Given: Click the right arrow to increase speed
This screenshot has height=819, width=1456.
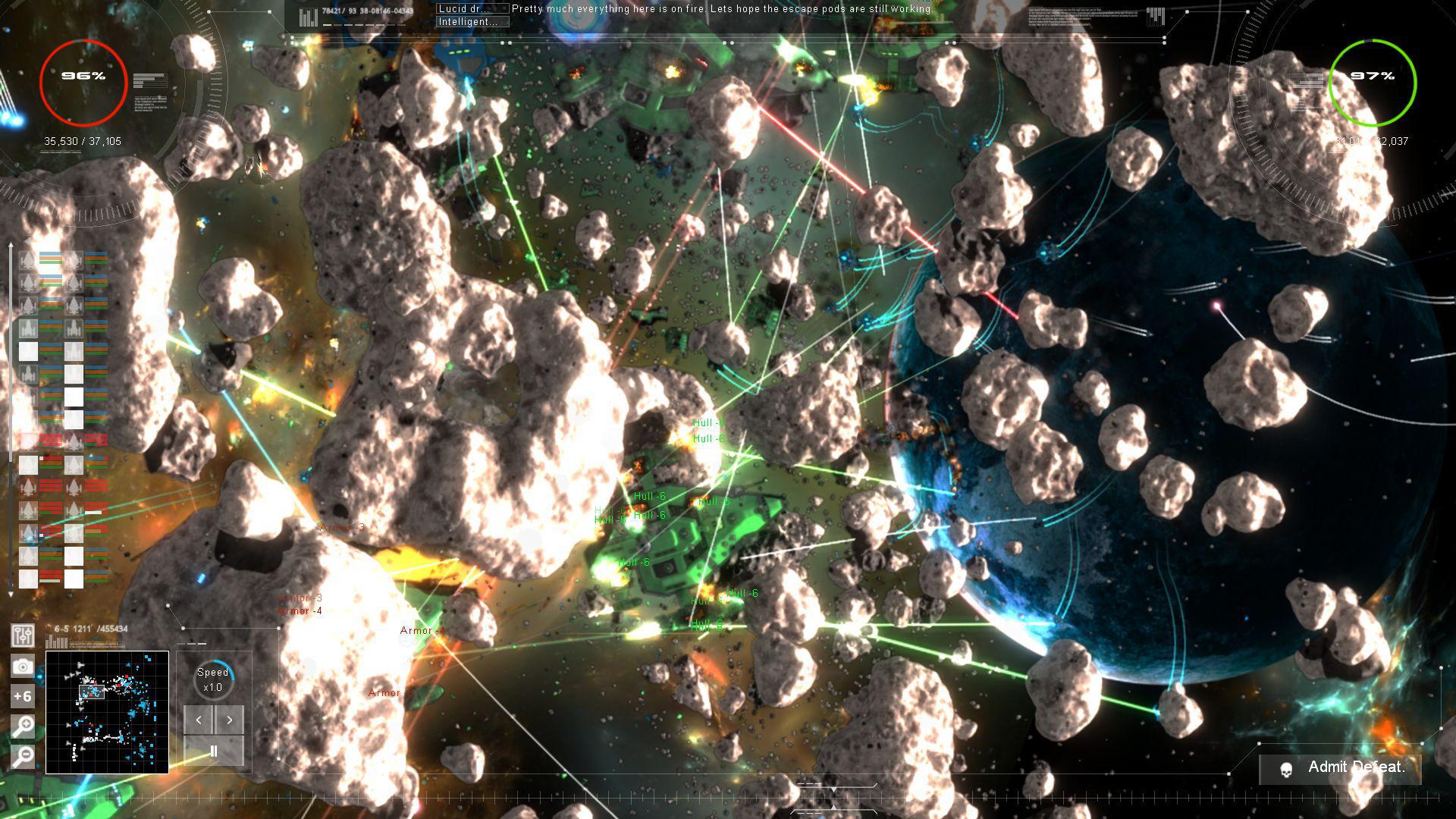Looking at the screenshot, I should click(x=230, y=720).
